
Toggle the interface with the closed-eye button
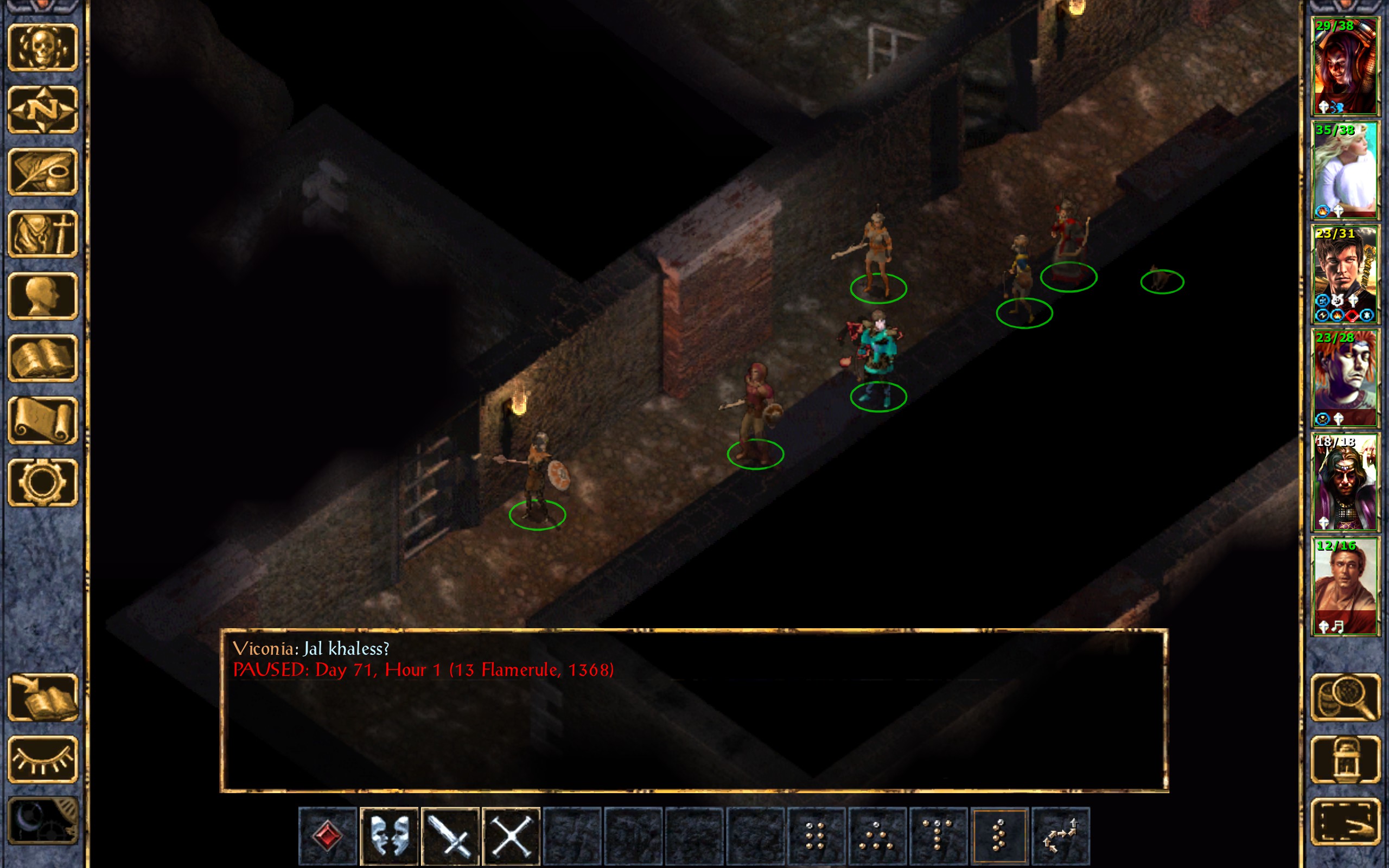(43, 759)
